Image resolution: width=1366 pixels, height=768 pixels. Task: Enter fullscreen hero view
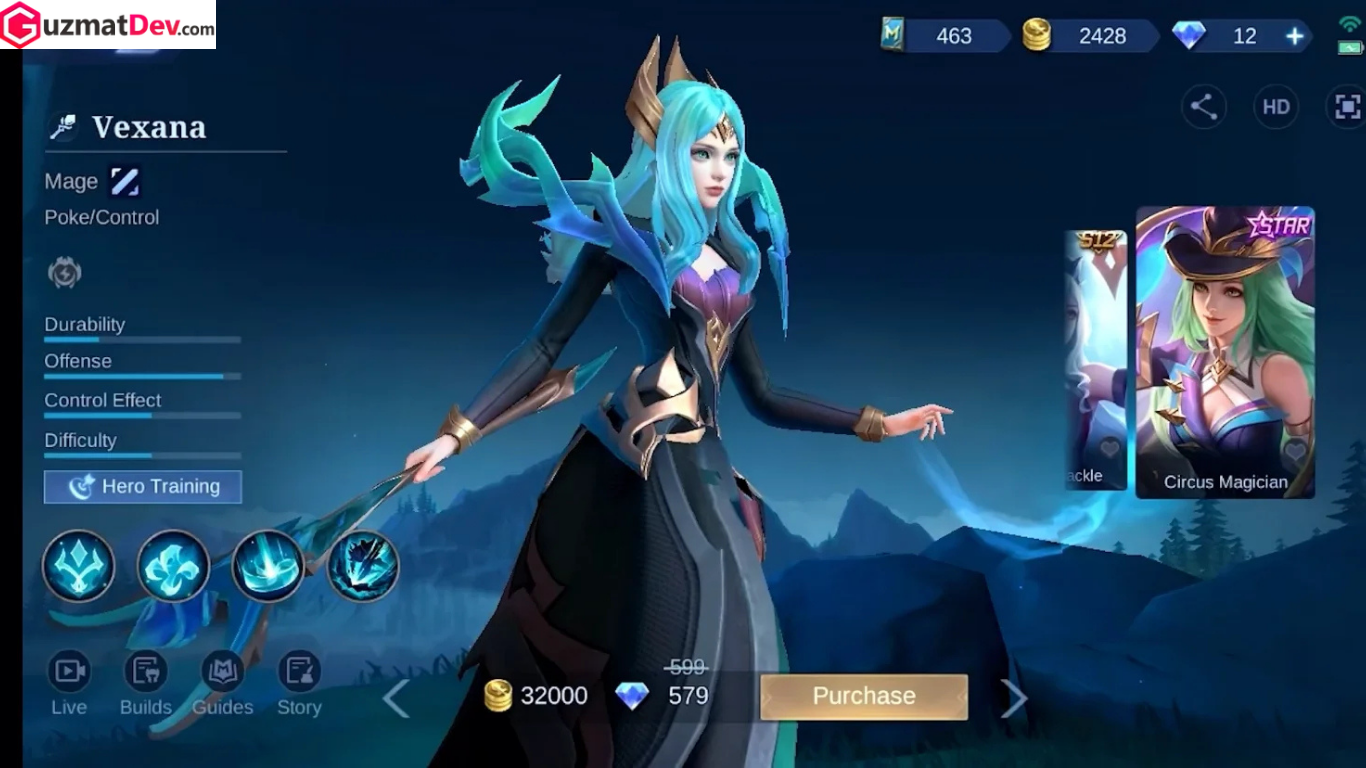pos(1347,107)
